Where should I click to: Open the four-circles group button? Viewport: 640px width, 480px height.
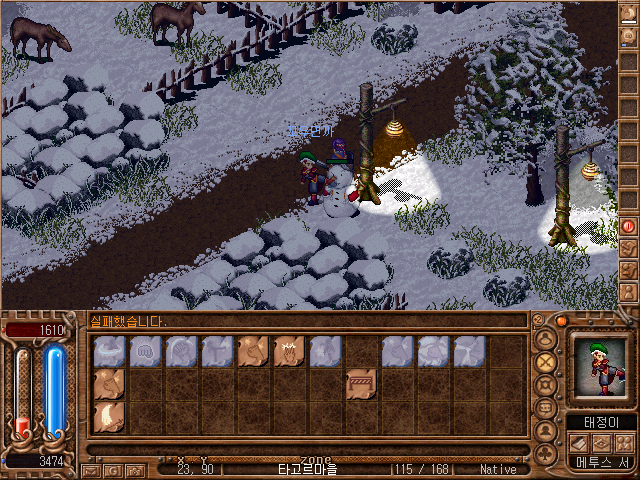pyautogui.click(x=626, y=442)
